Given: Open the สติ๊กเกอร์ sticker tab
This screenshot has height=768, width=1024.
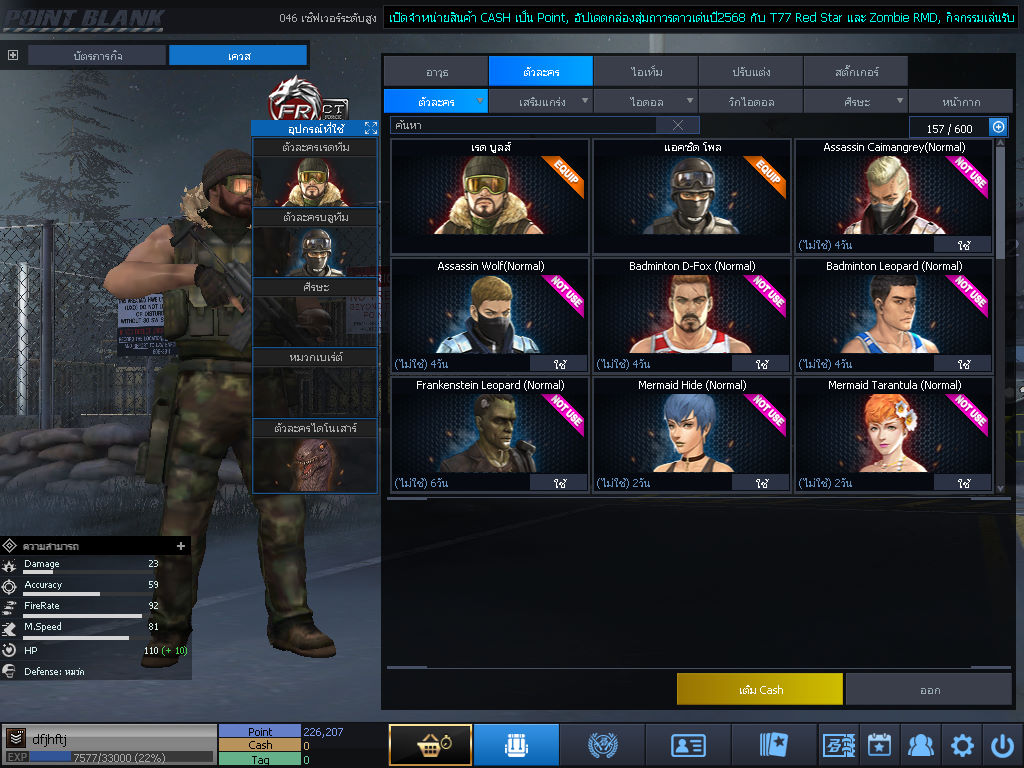Looking at the screenshot, I should point(855,71).
